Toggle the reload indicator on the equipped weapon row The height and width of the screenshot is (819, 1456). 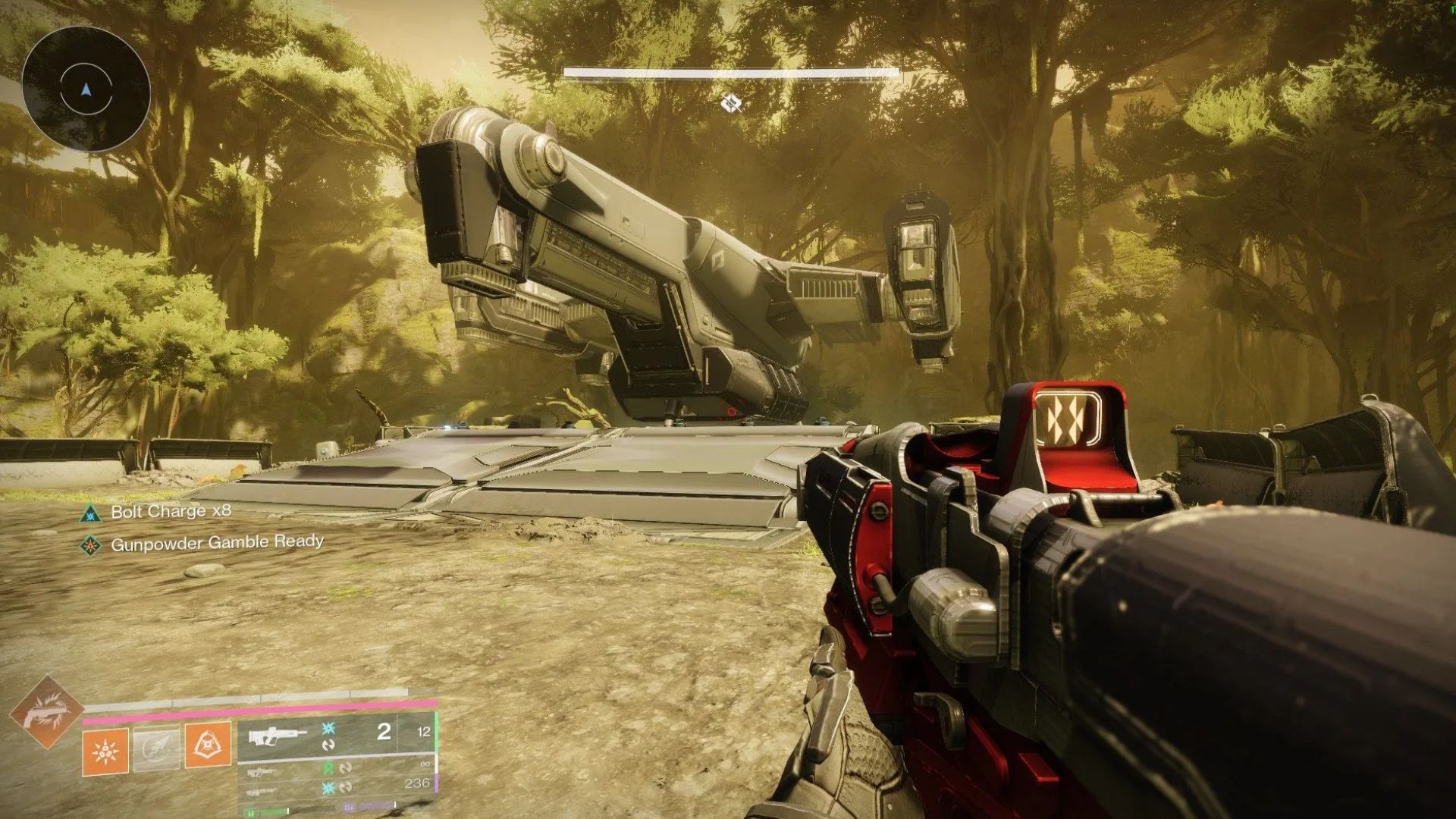pos(329,745)
